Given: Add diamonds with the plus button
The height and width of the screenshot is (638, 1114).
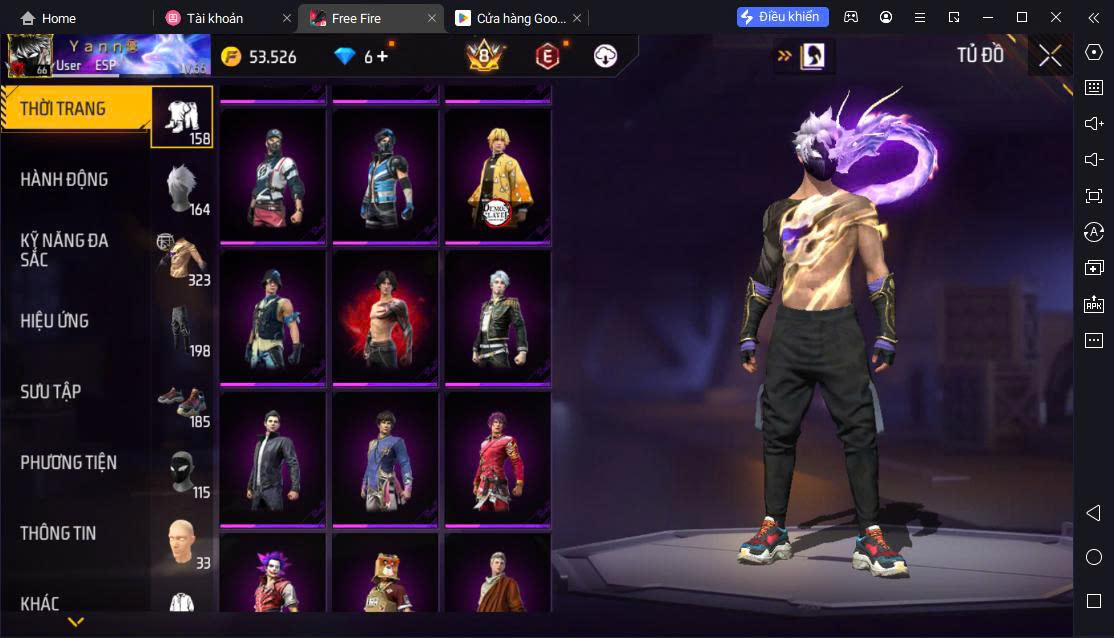Looking at the screenshot, I should pos(382,57).
